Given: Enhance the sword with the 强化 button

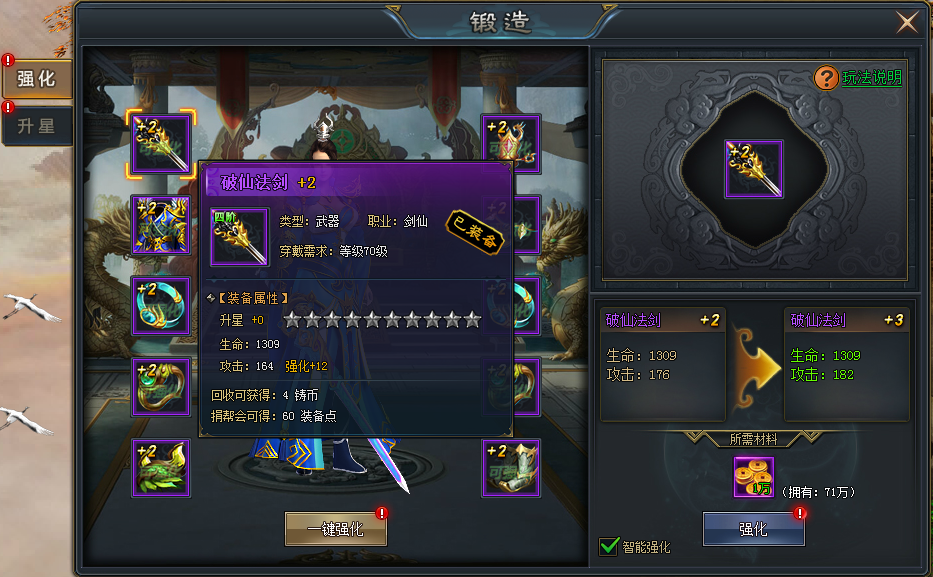Looking at the screenshot, I should [753, 529].
